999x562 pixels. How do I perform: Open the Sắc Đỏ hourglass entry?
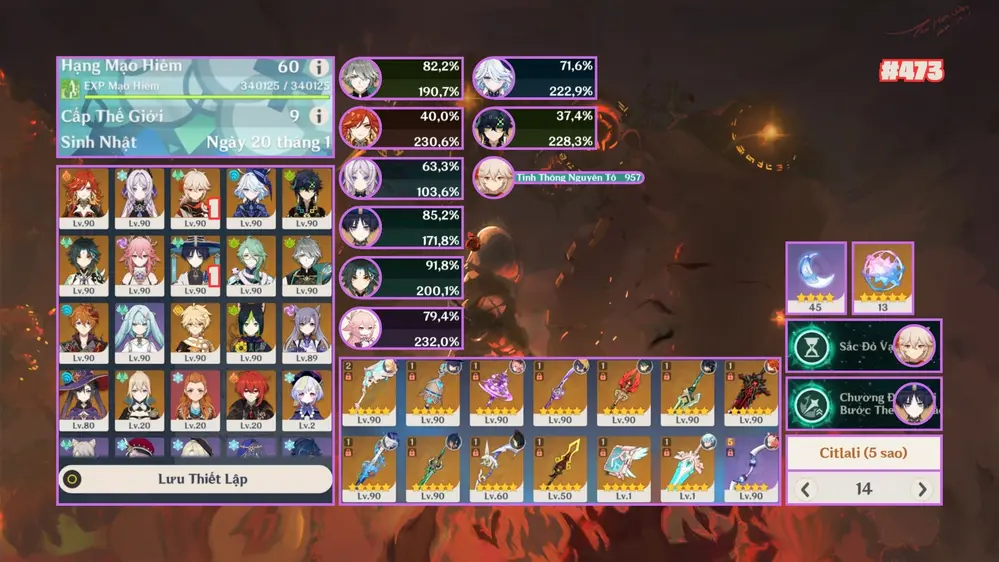863,346
